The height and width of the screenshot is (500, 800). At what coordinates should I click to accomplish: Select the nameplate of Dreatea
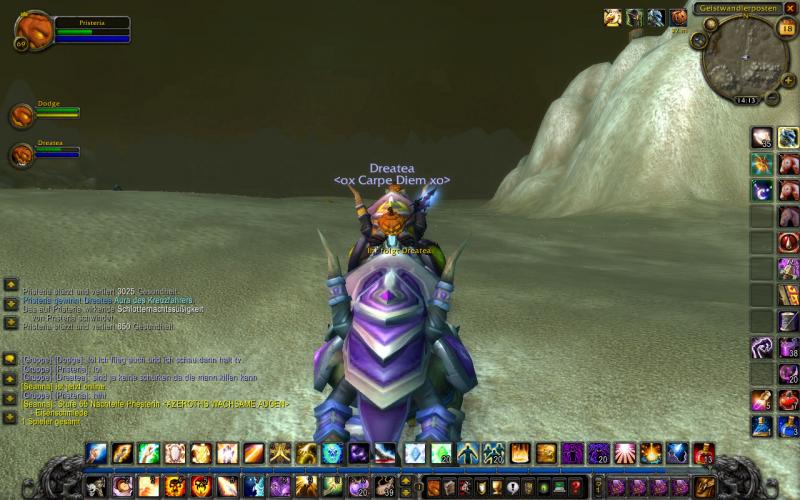click(x=391, y=169)
